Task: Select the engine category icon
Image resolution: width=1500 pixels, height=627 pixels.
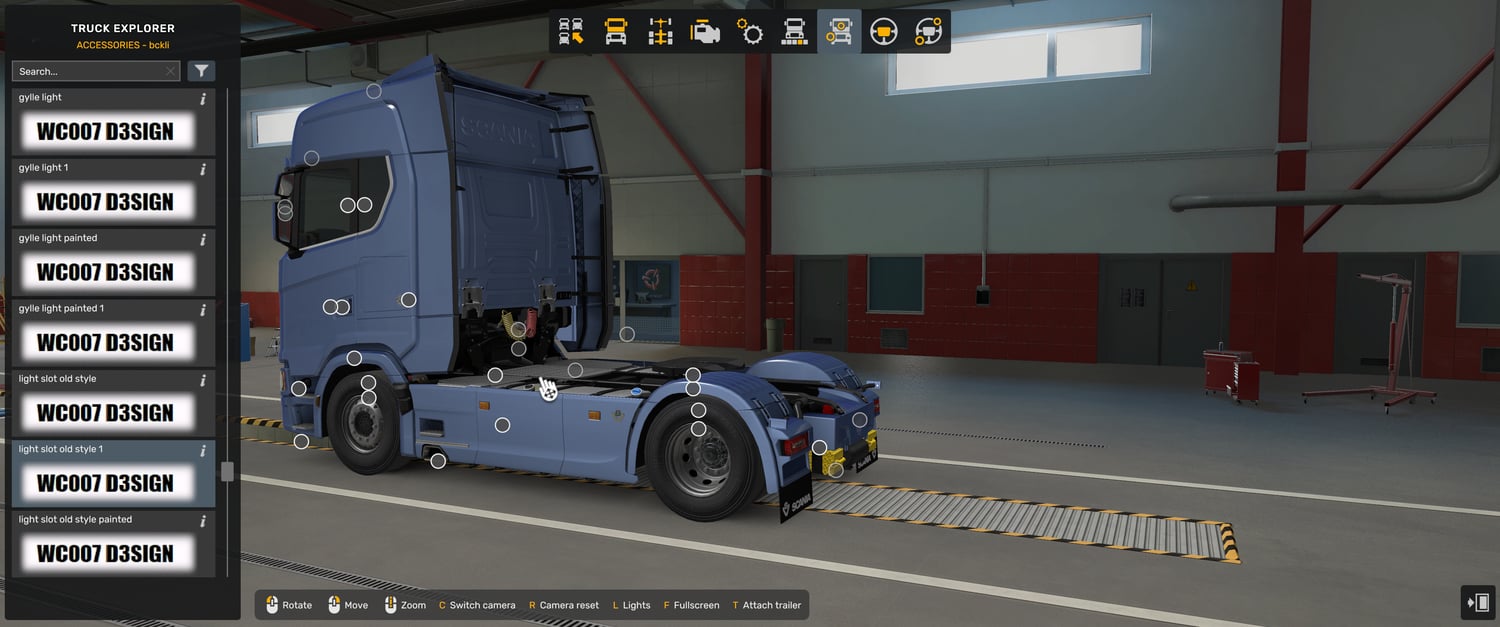Action: [x=705, y=32]
